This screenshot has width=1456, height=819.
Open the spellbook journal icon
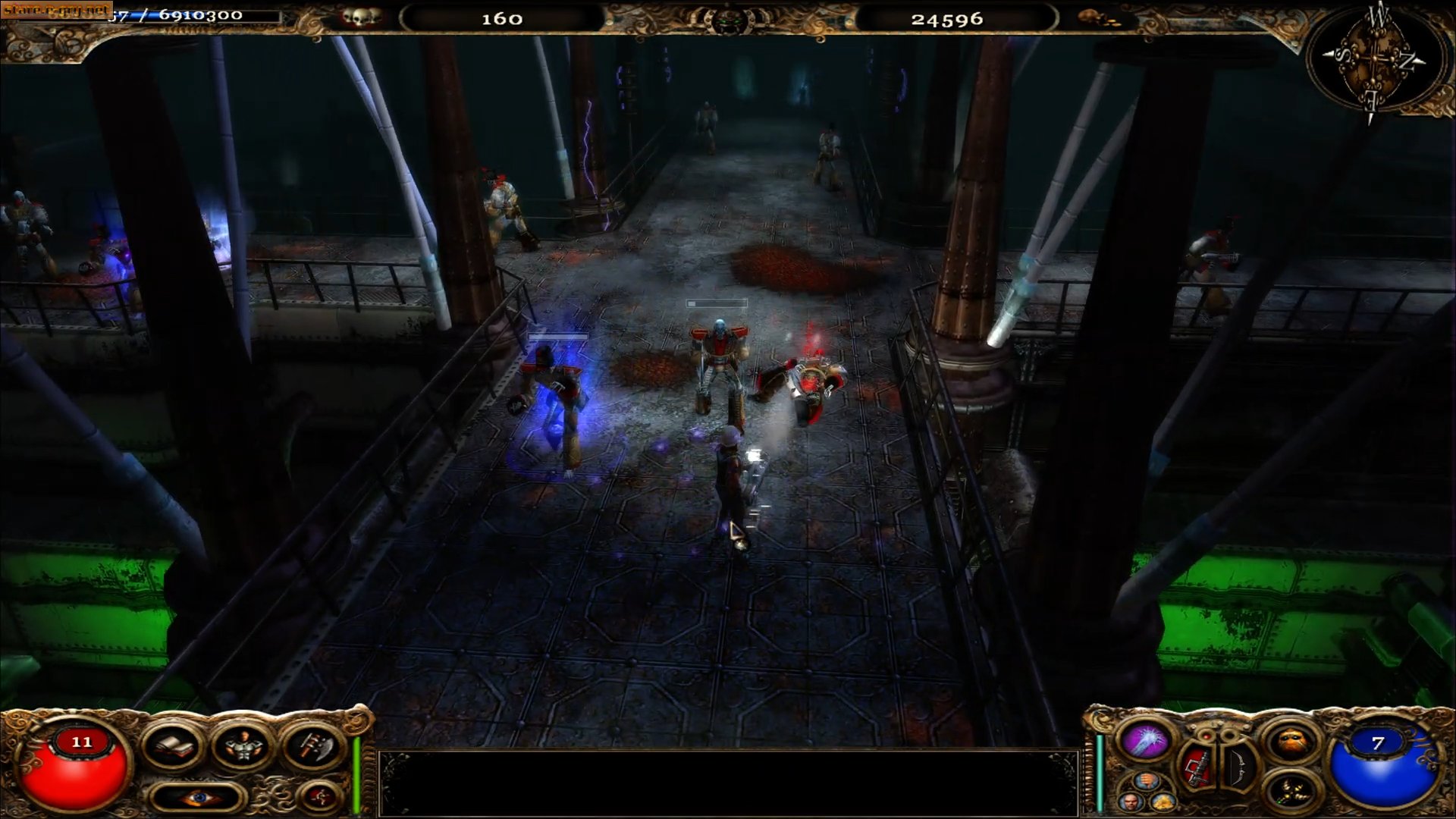tap(173, 747)
